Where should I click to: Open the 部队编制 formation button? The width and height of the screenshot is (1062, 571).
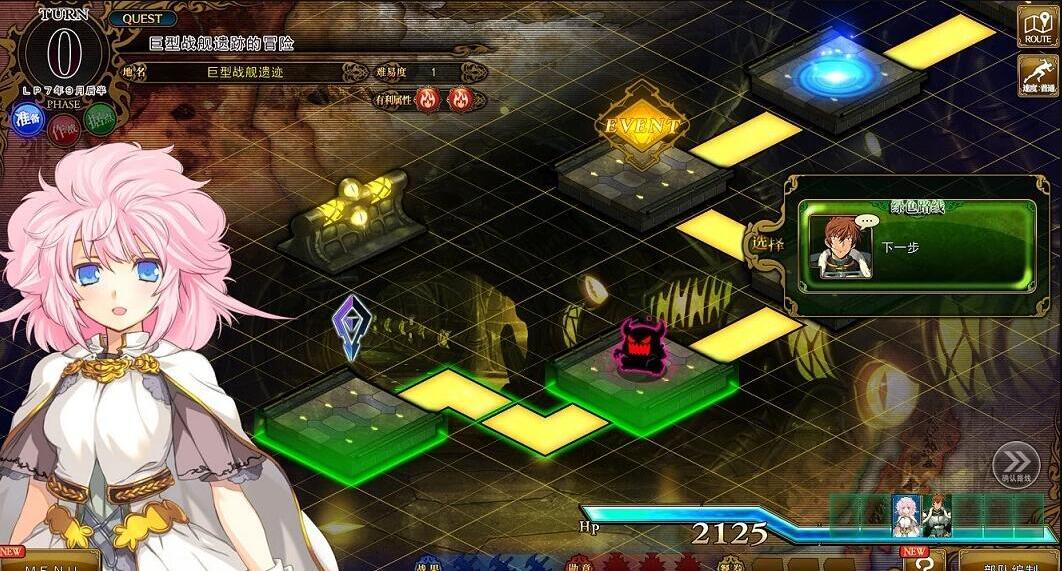pyautogui.click(x=1005, y=561)
